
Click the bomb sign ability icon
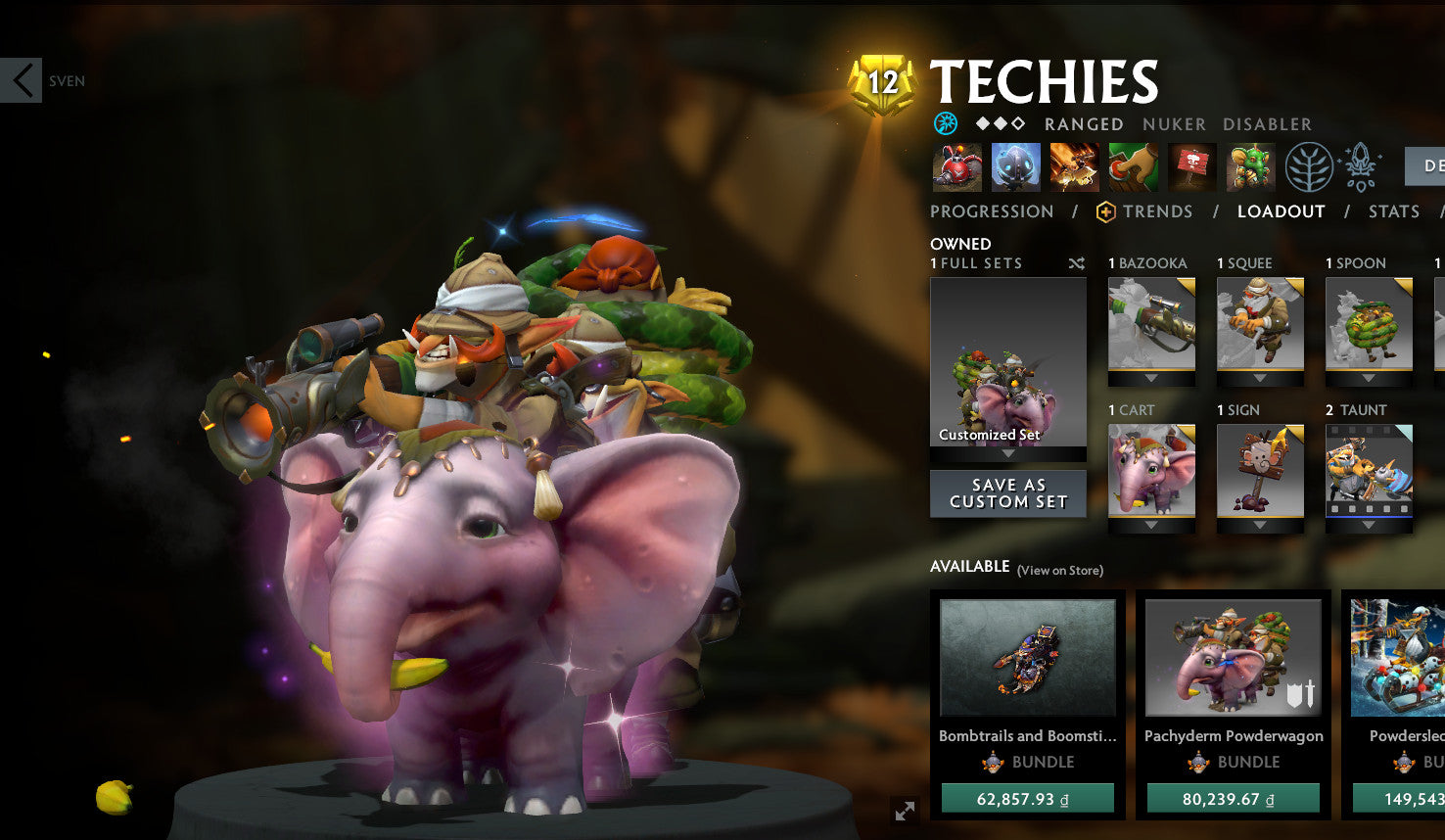click(1192, 166)
